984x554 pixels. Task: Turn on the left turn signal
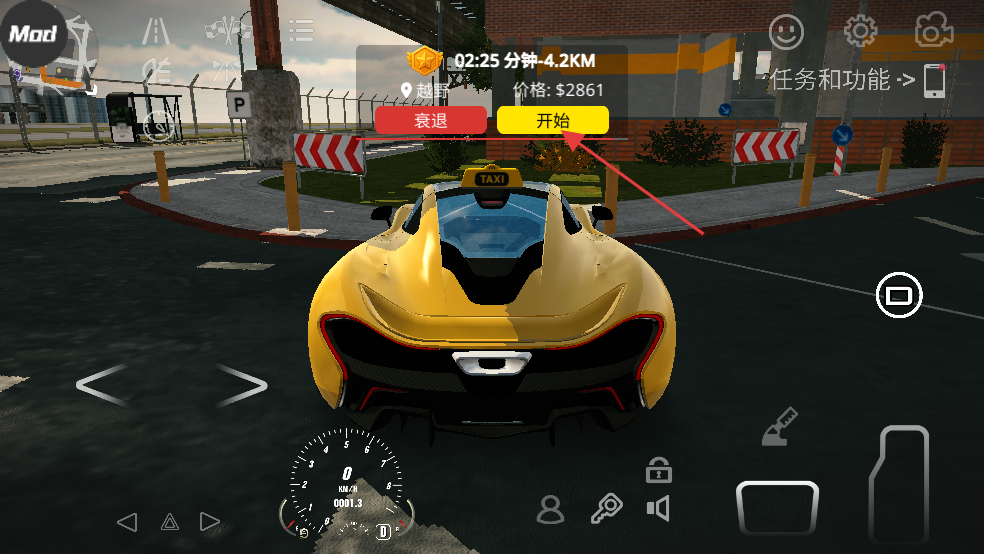point(126,521)
